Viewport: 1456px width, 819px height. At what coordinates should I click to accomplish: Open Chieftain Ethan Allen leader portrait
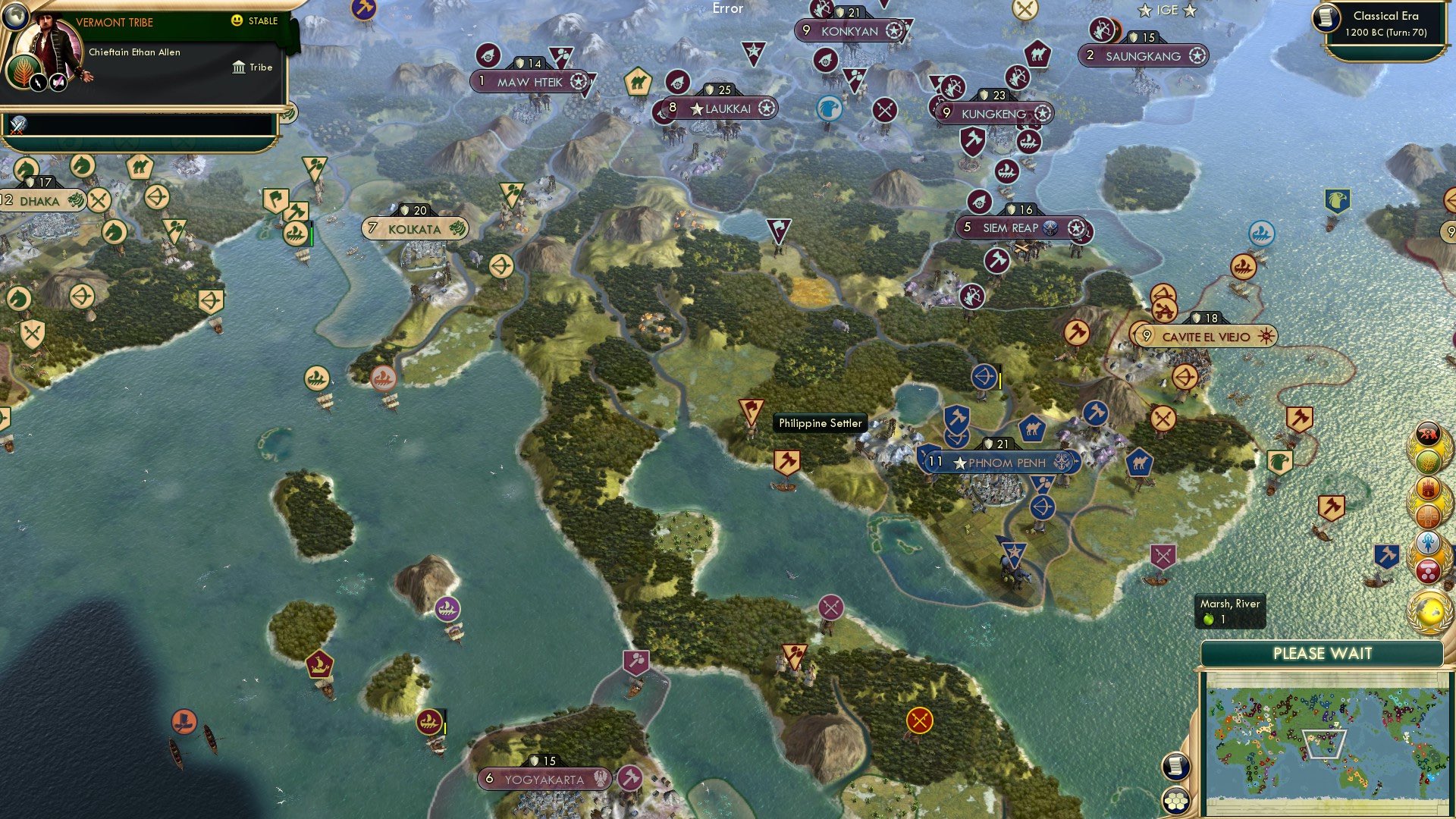point(48,39)
